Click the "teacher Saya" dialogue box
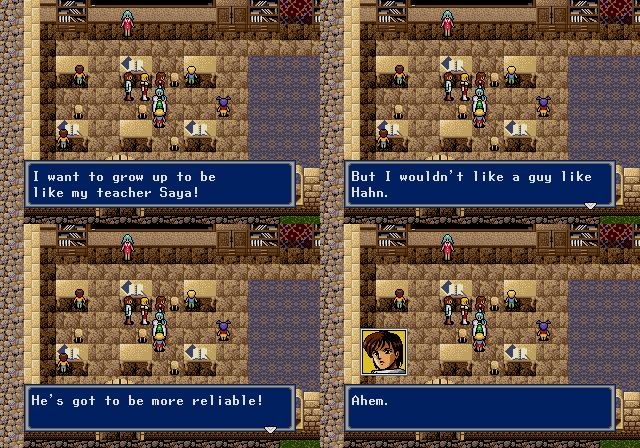This screenshot has width=640, height=448. point(160,184)
